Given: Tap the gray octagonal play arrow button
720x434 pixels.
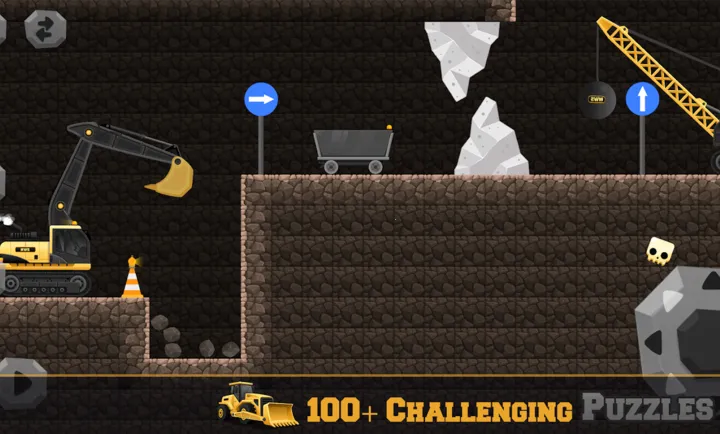Looking at the screenshot, I should tap(22, 382).
